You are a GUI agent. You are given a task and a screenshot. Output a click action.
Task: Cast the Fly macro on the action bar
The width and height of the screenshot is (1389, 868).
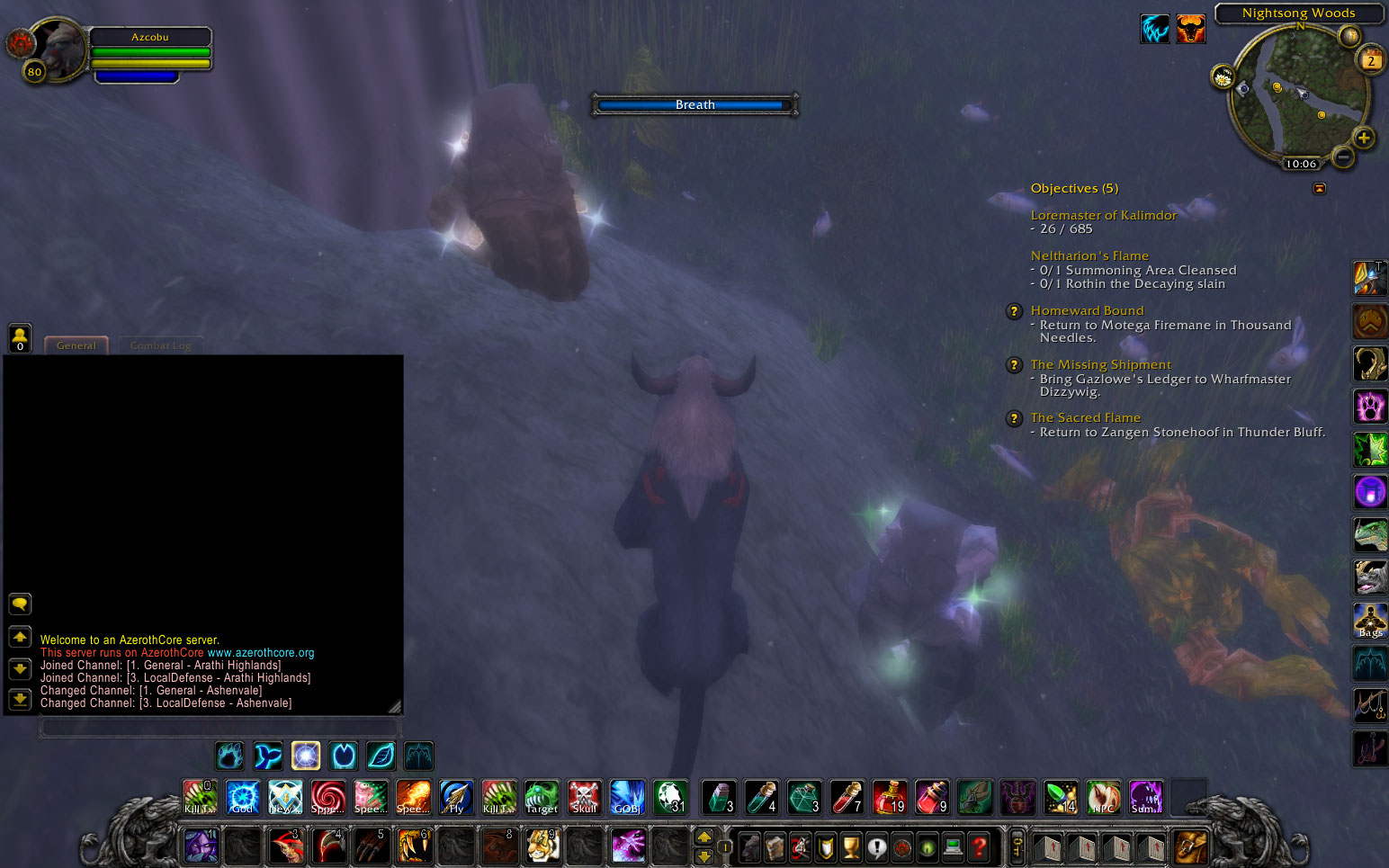point(456,797)
